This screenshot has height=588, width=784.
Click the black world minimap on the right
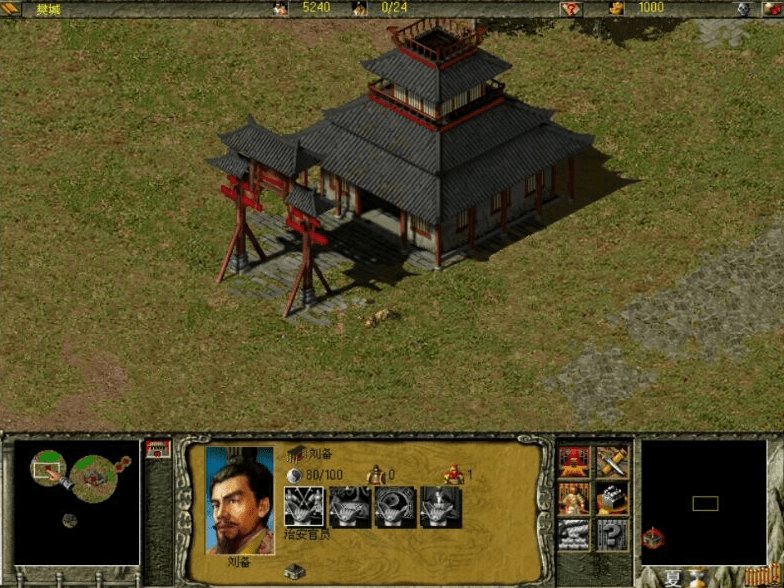704,502
